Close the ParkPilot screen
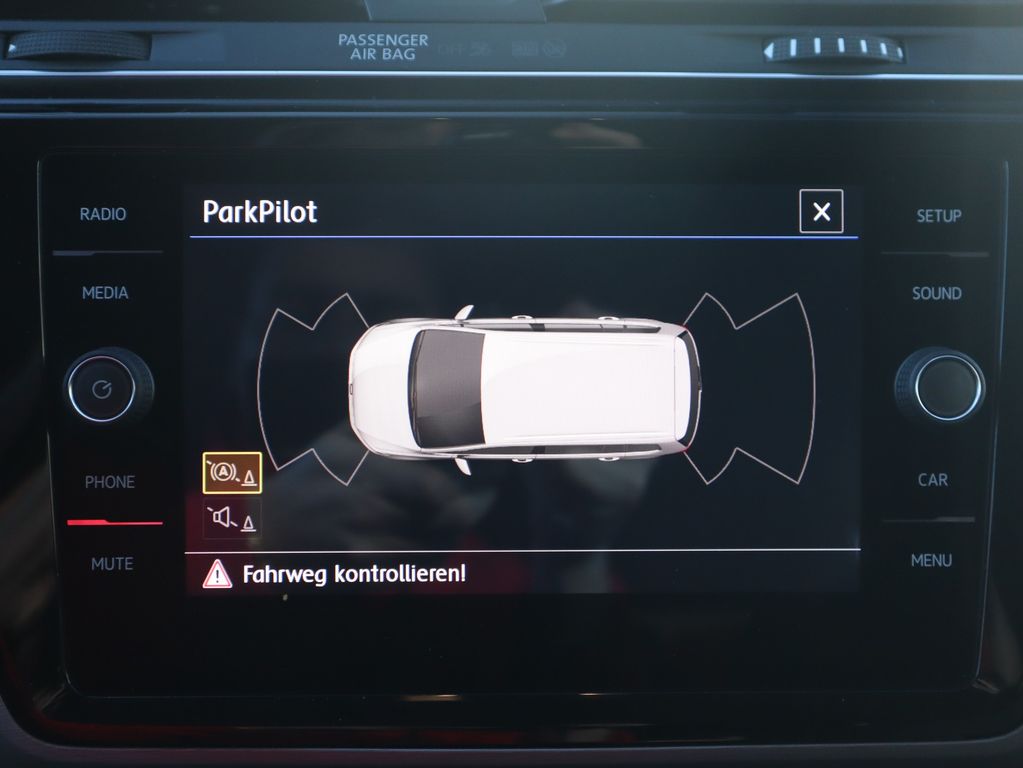This screenshot has height=768, width=1023. click(x=821, y=211)
